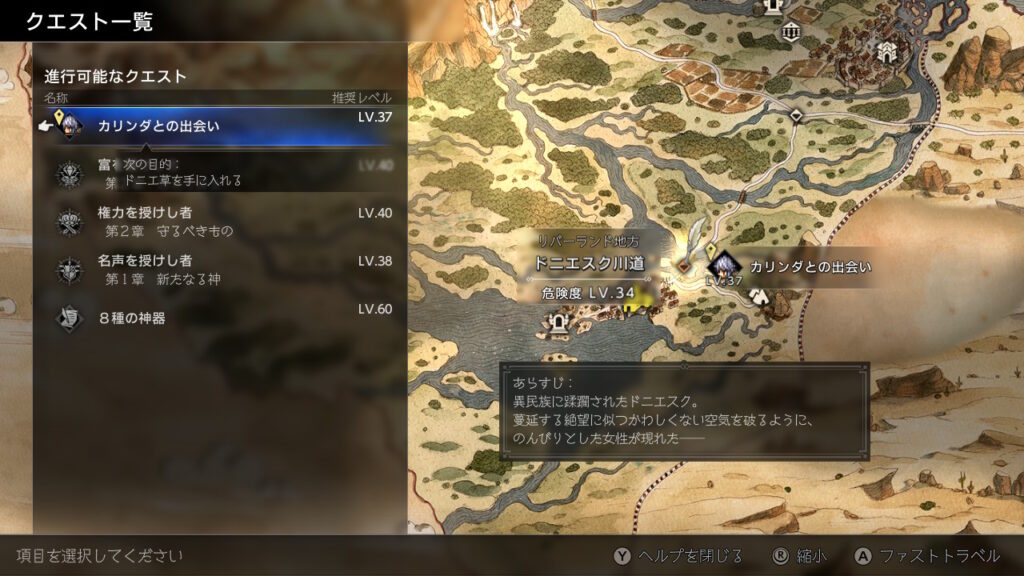Select the castle town icon on the map
This screenshot has width=1024, height=576.
pos(886,50)
